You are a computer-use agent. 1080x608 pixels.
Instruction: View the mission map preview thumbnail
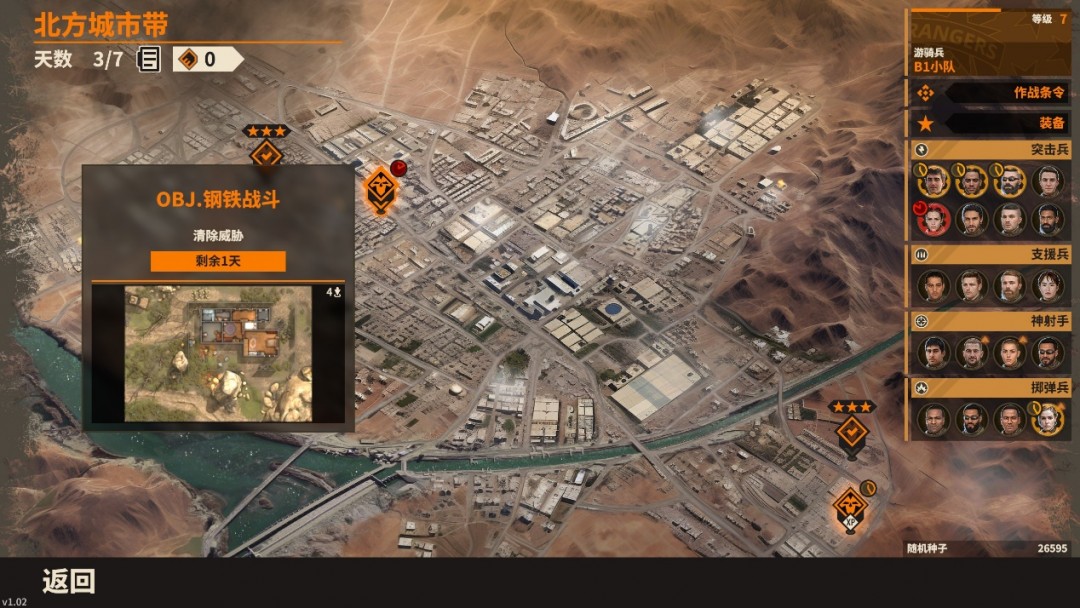218,353
